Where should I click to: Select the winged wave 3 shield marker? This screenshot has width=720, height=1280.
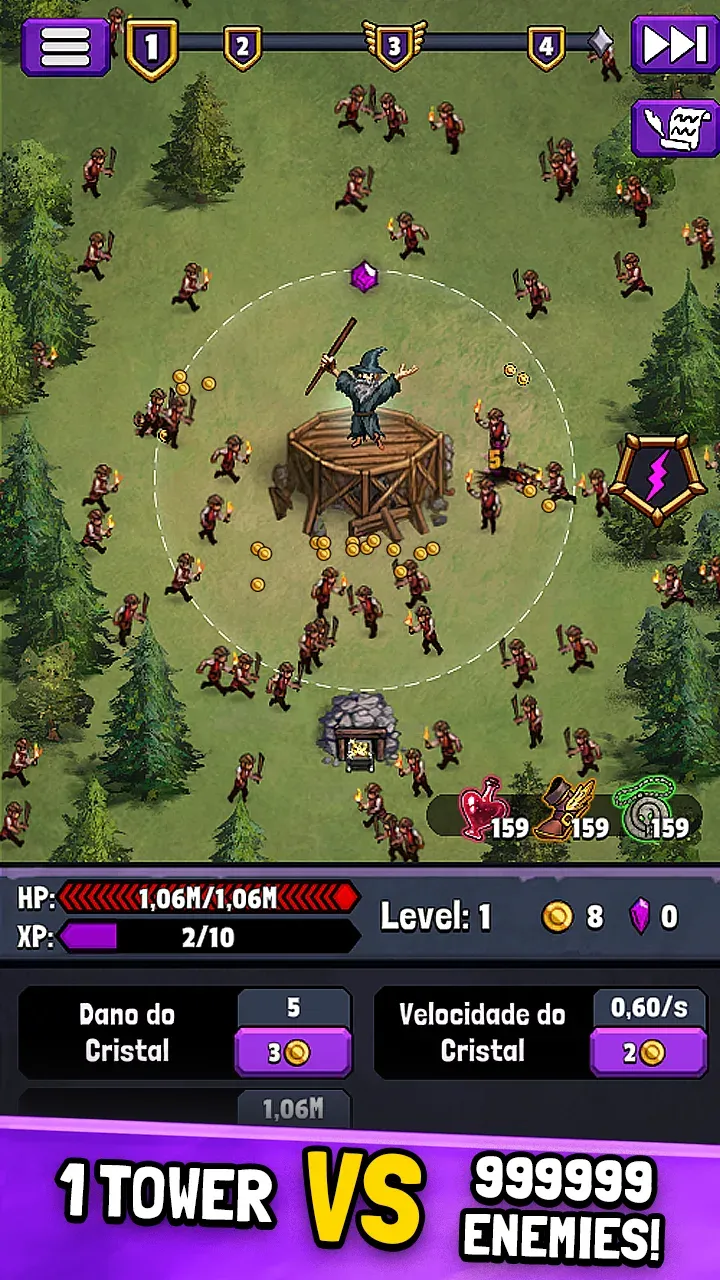point(393,46)
